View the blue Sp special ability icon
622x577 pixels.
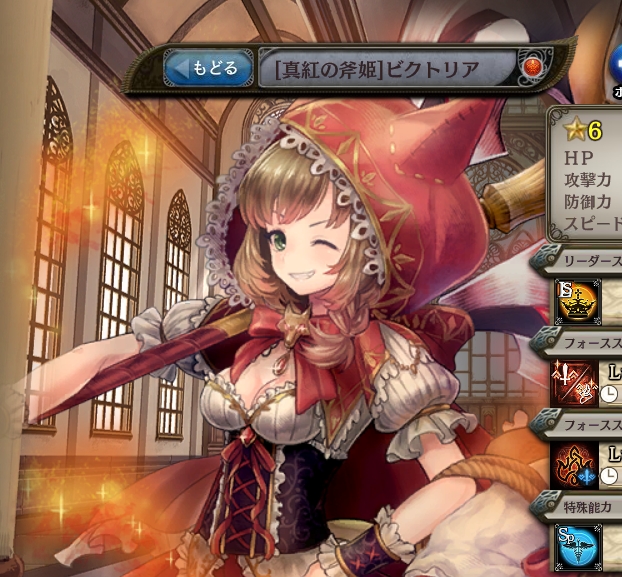576,546
